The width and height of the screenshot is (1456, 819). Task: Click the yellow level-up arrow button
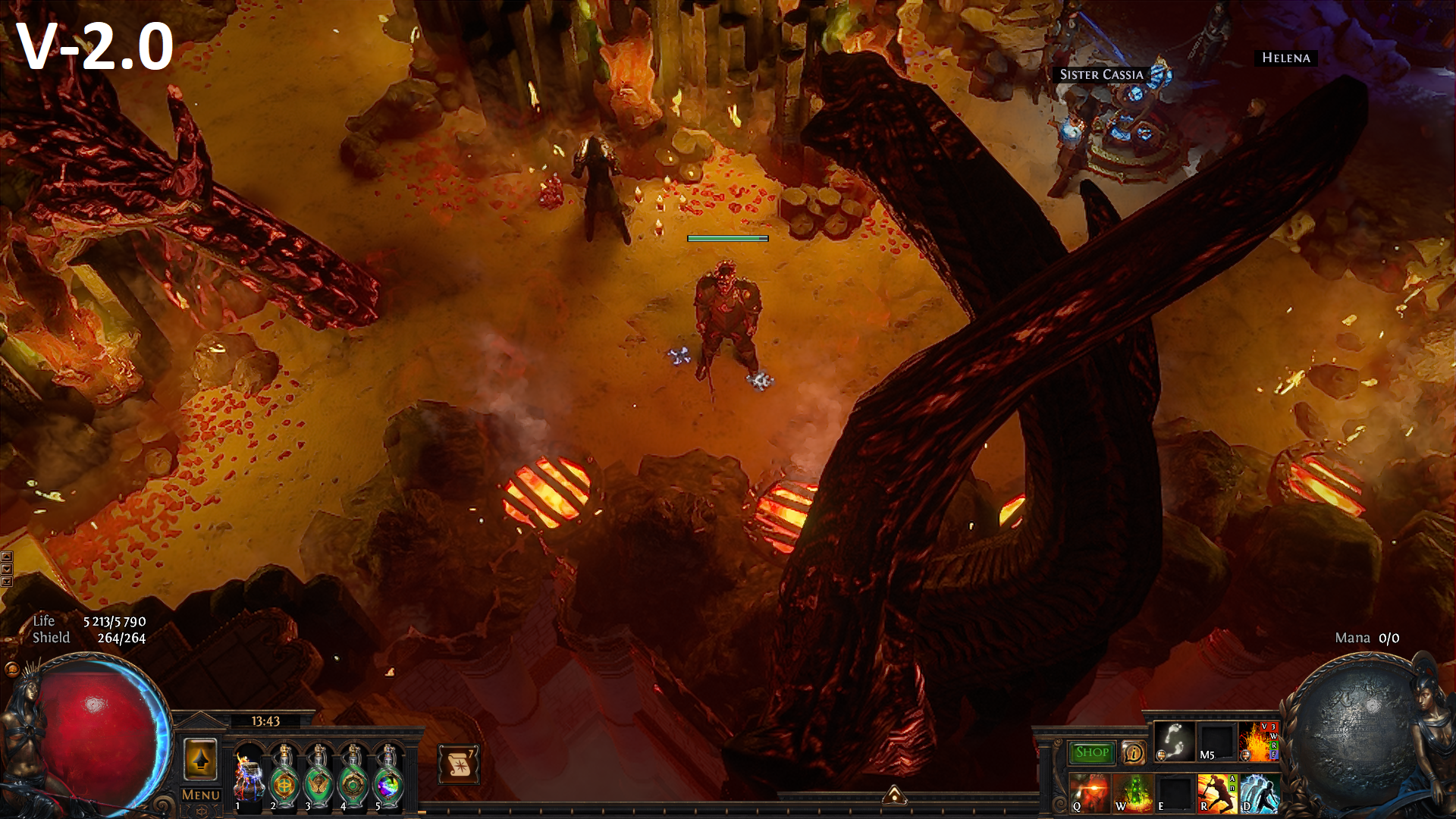click(x=200, y=759)
